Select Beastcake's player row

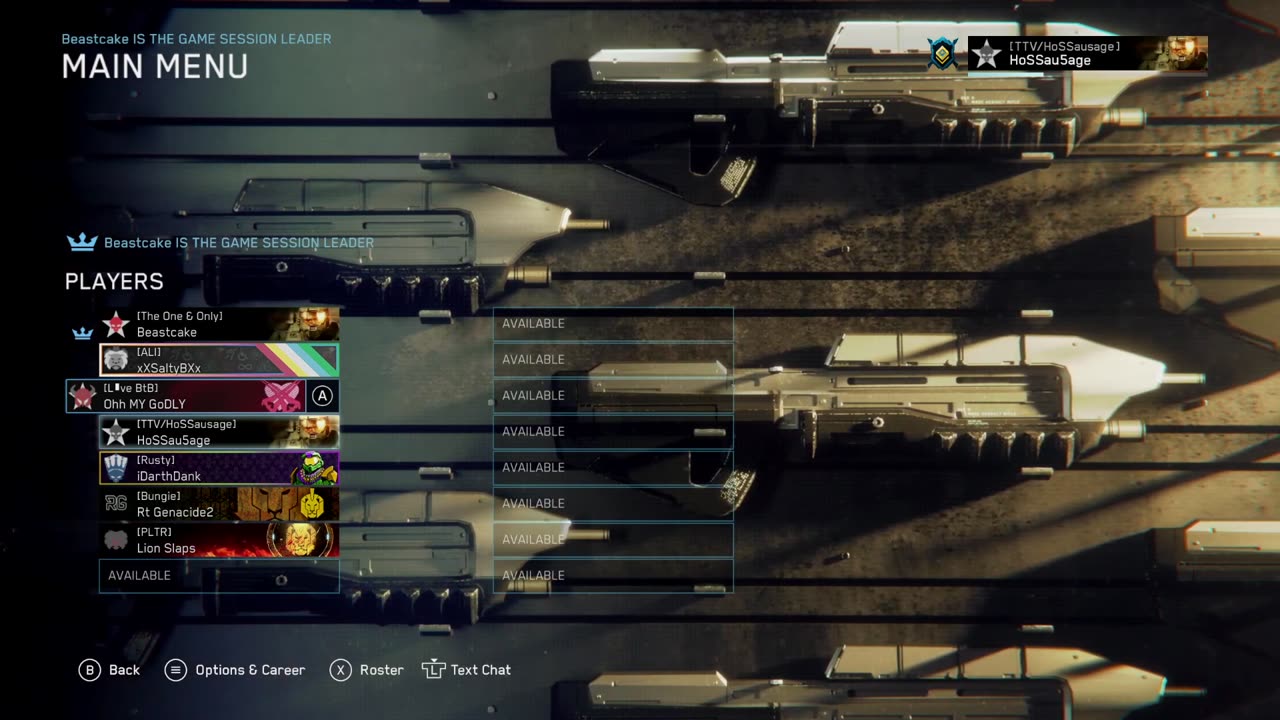coord(219,324)
